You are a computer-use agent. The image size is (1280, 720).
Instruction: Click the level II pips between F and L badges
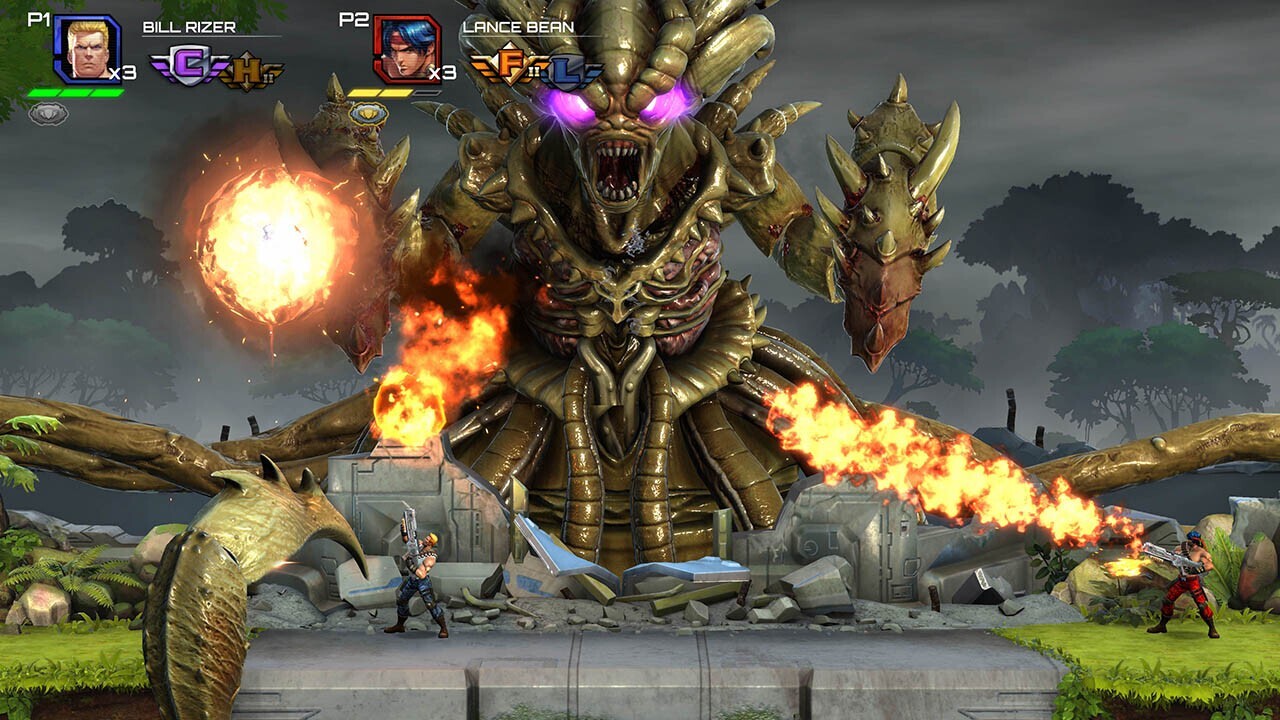pyautogui.click(x=534, y=70)
